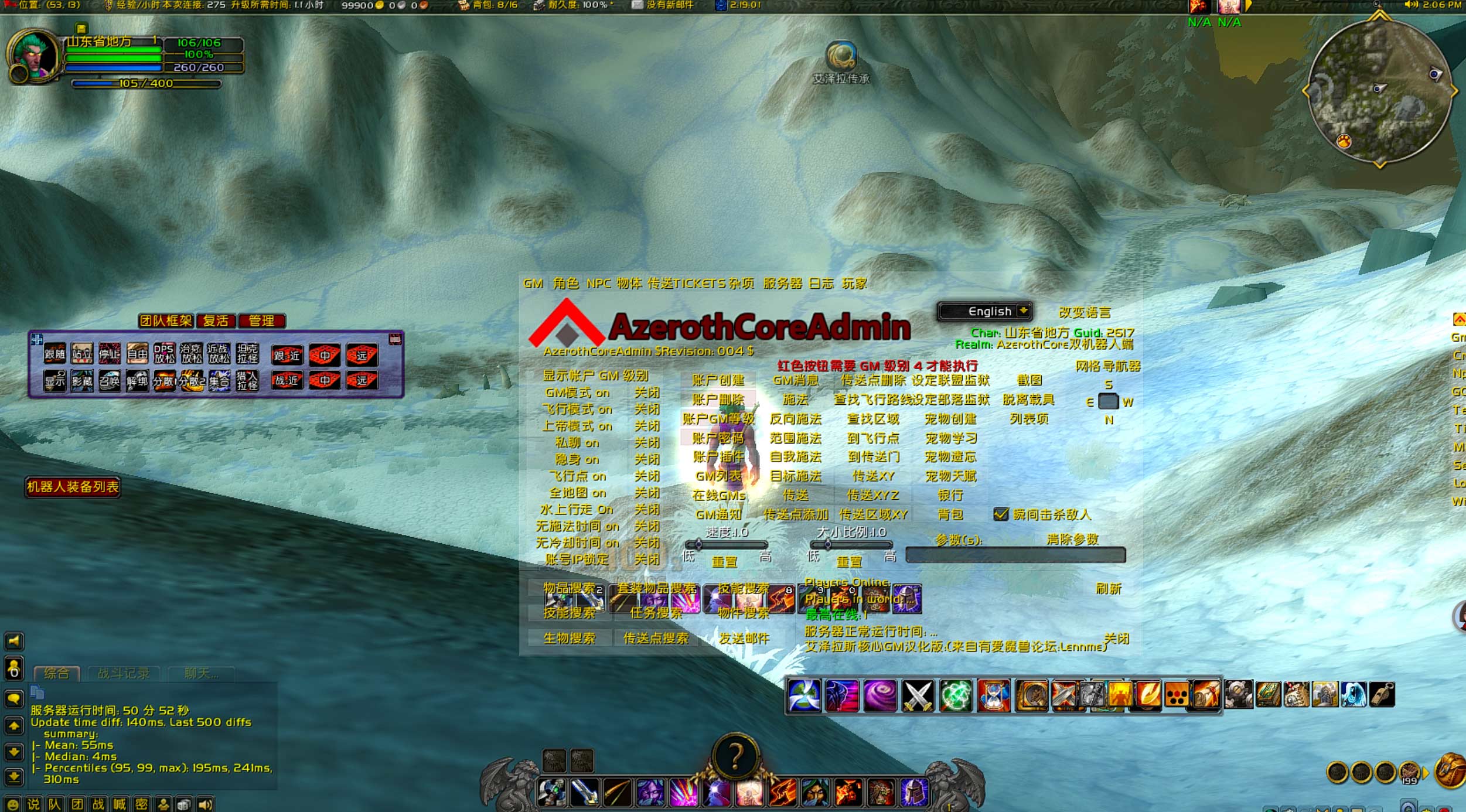Open the 服务器 tab

[x=782, y=284]
